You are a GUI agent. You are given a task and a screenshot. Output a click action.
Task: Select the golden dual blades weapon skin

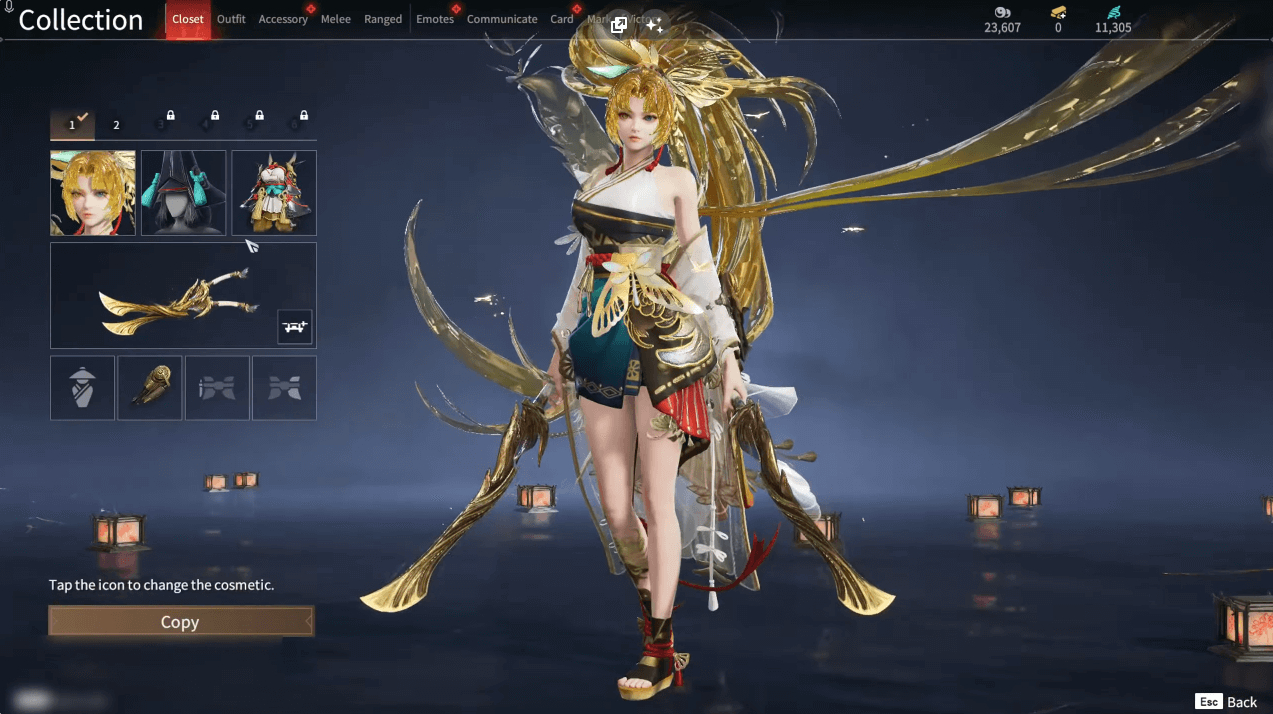point(172,294)
